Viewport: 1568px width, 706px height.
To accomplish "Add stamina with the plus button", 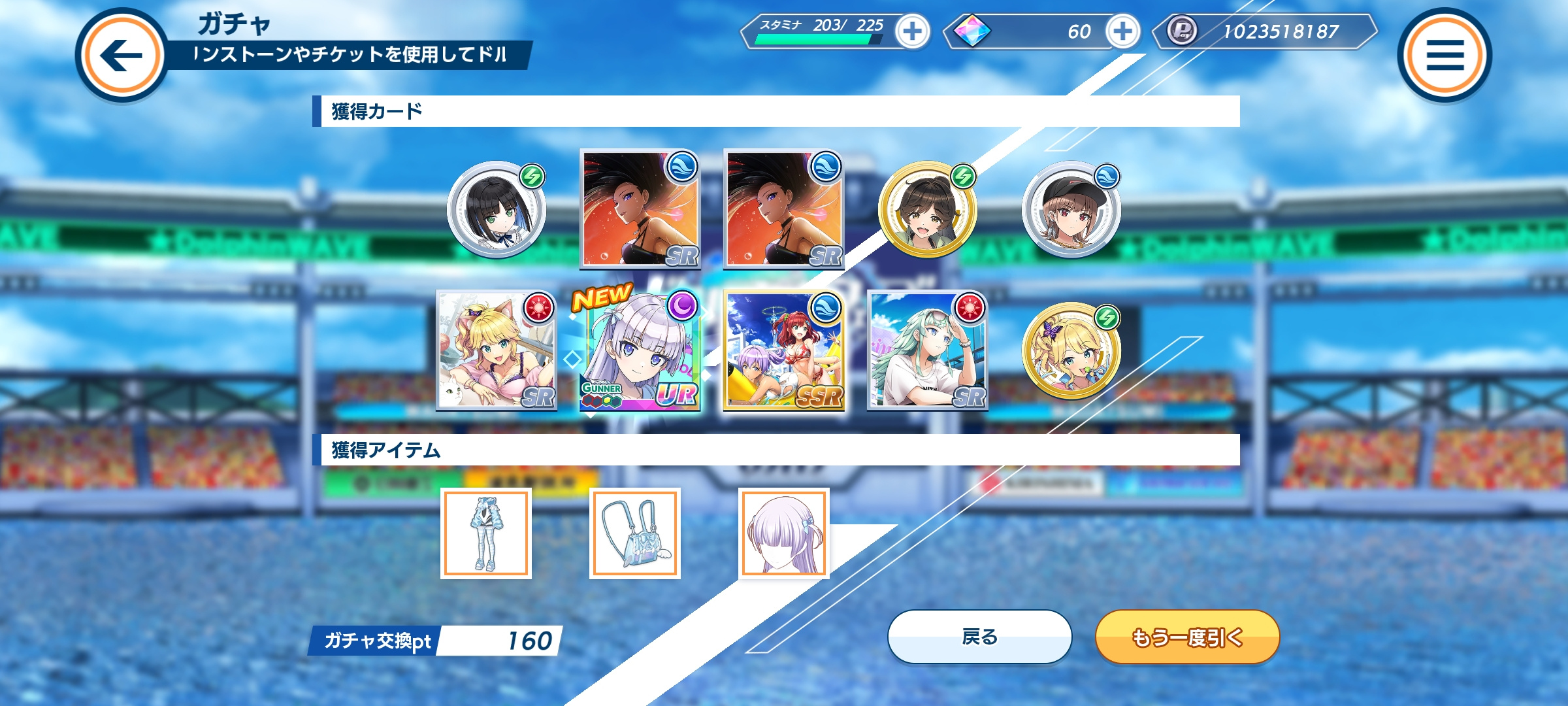I will click(x=913, y=31).
